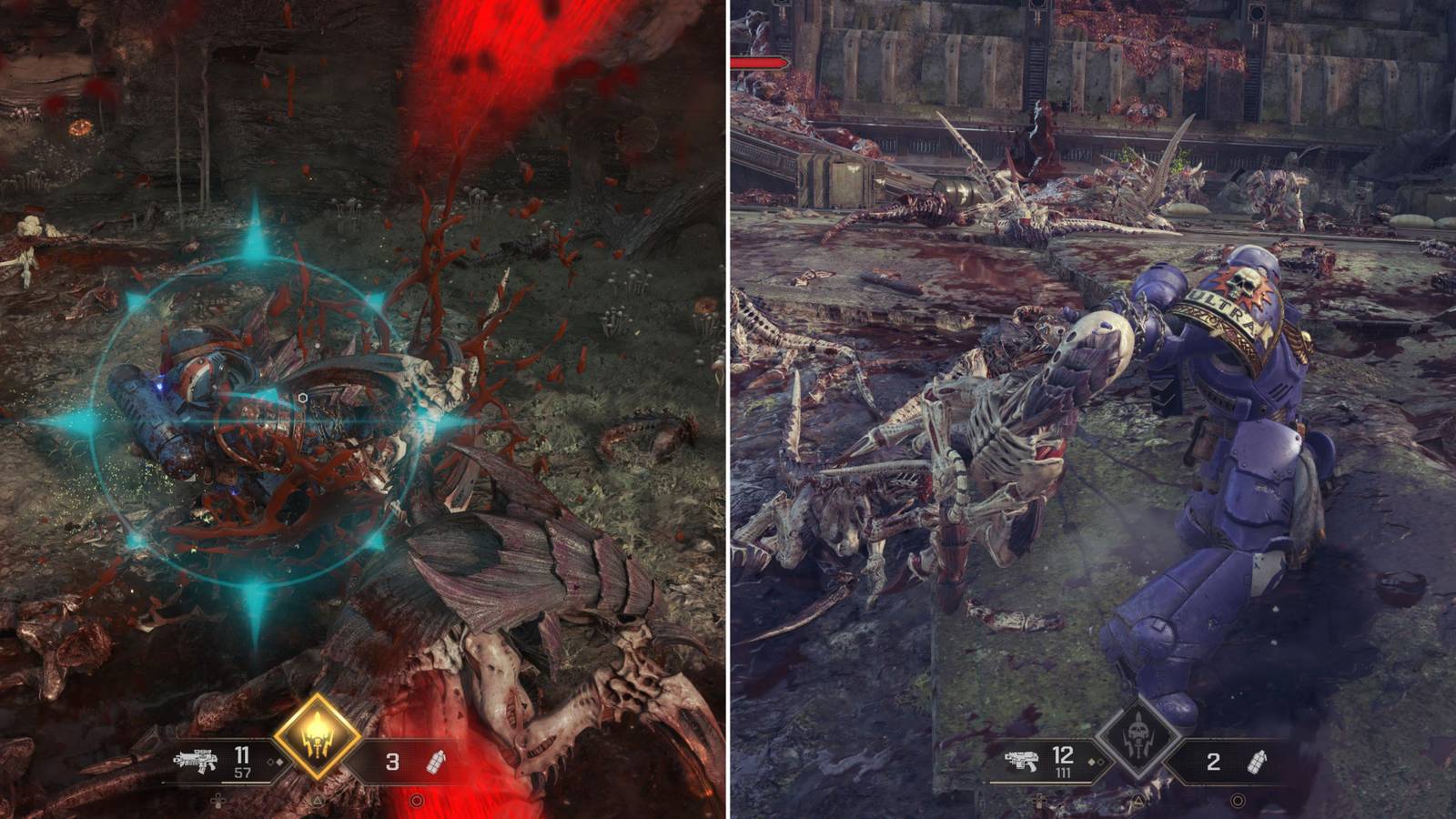This screenshot has width=1456, height=819.
Task: Select the bolter rifle icon in left HUD
Action: coord(196,760)
